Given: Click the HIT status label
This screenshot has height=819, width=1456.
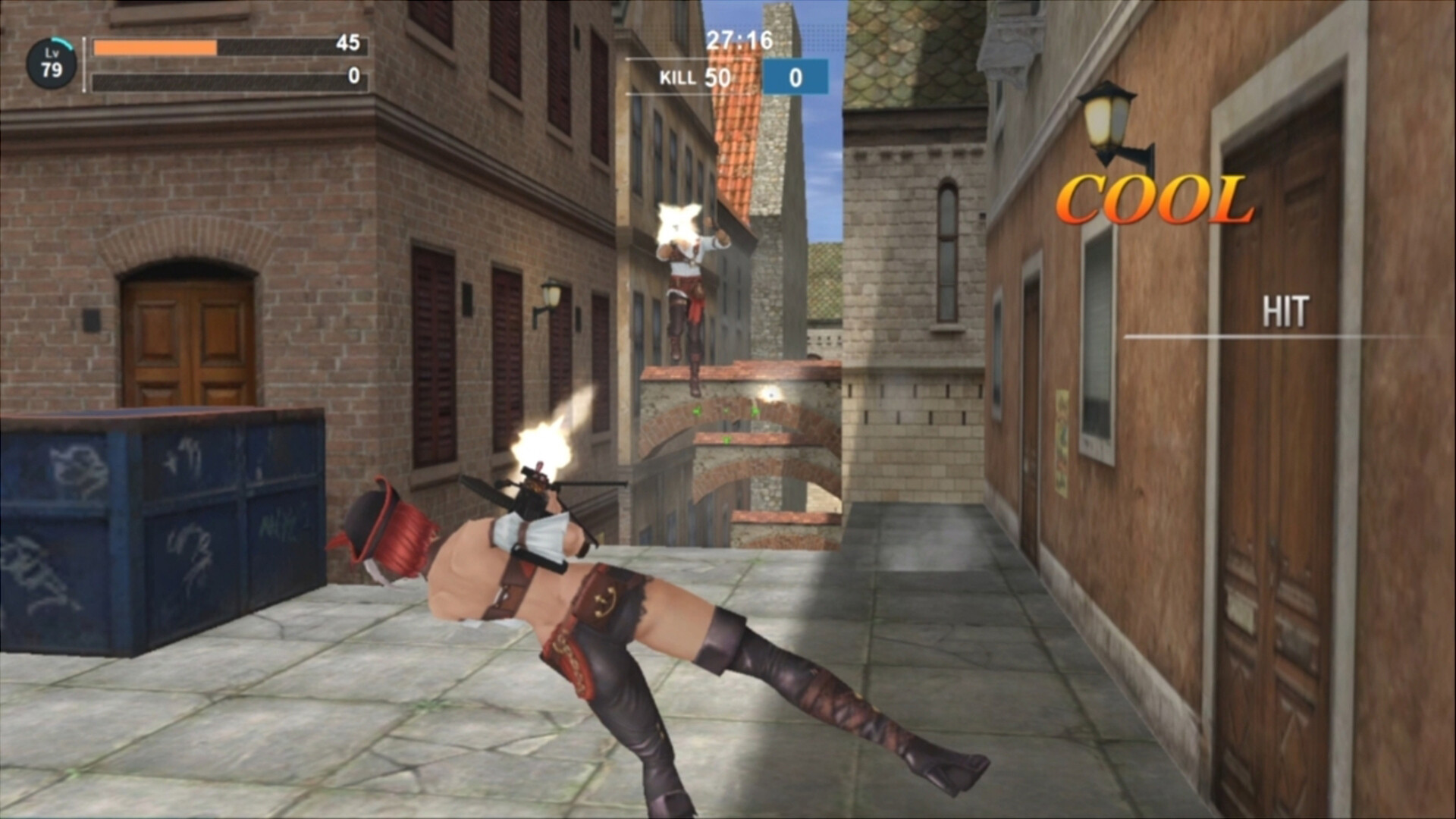Looking at the screenshot, I should 1286,309.
